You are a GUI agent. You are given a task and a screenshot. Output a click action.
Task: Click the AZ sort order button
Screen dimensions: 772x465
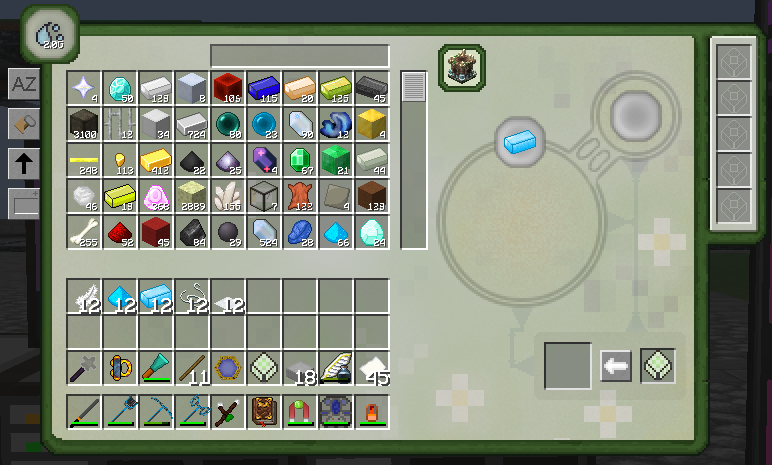pos(23,84)
